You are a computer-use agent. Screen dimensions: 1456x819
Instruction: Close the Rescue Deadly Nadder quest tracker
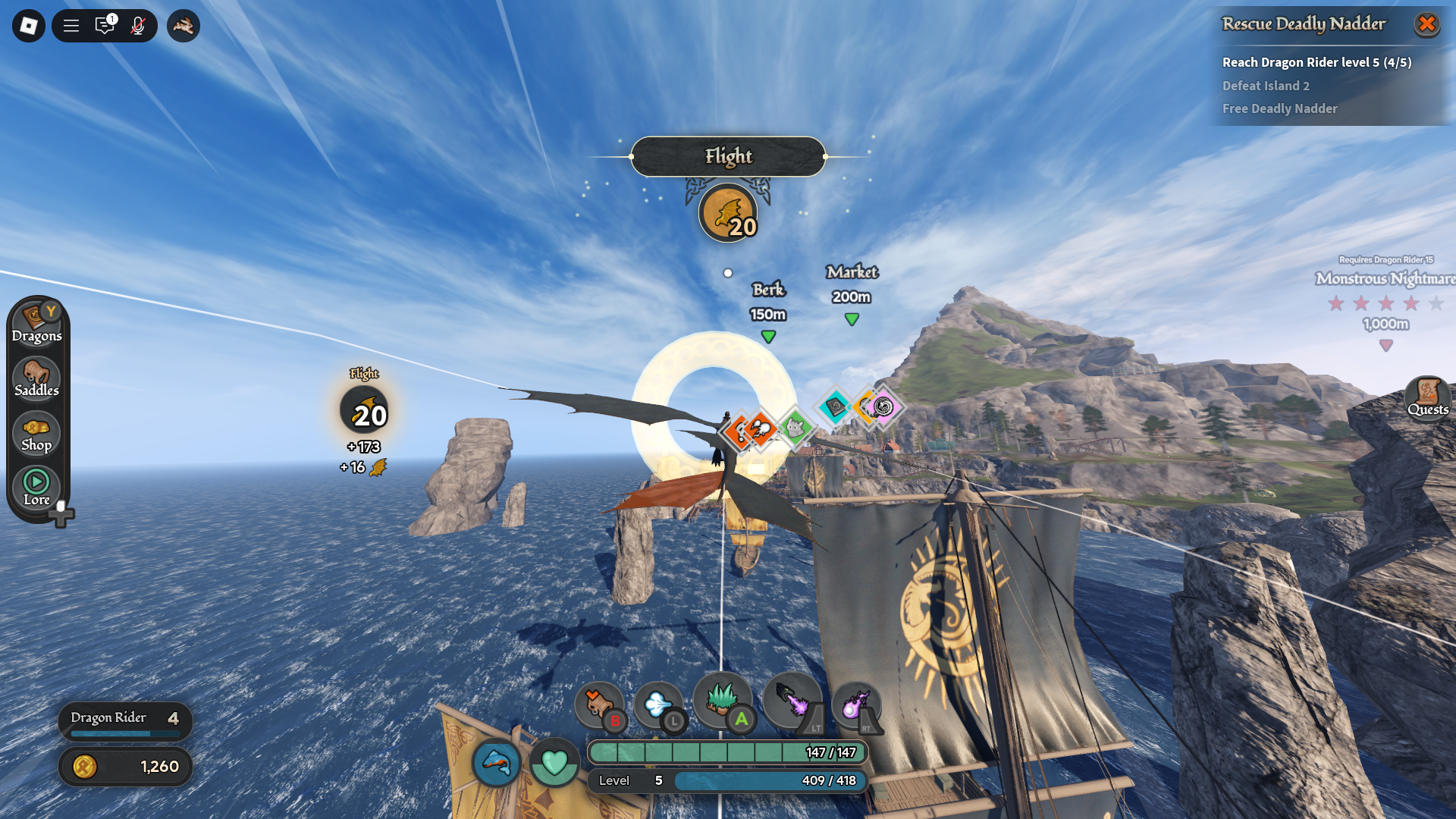tap(1426, 24)
